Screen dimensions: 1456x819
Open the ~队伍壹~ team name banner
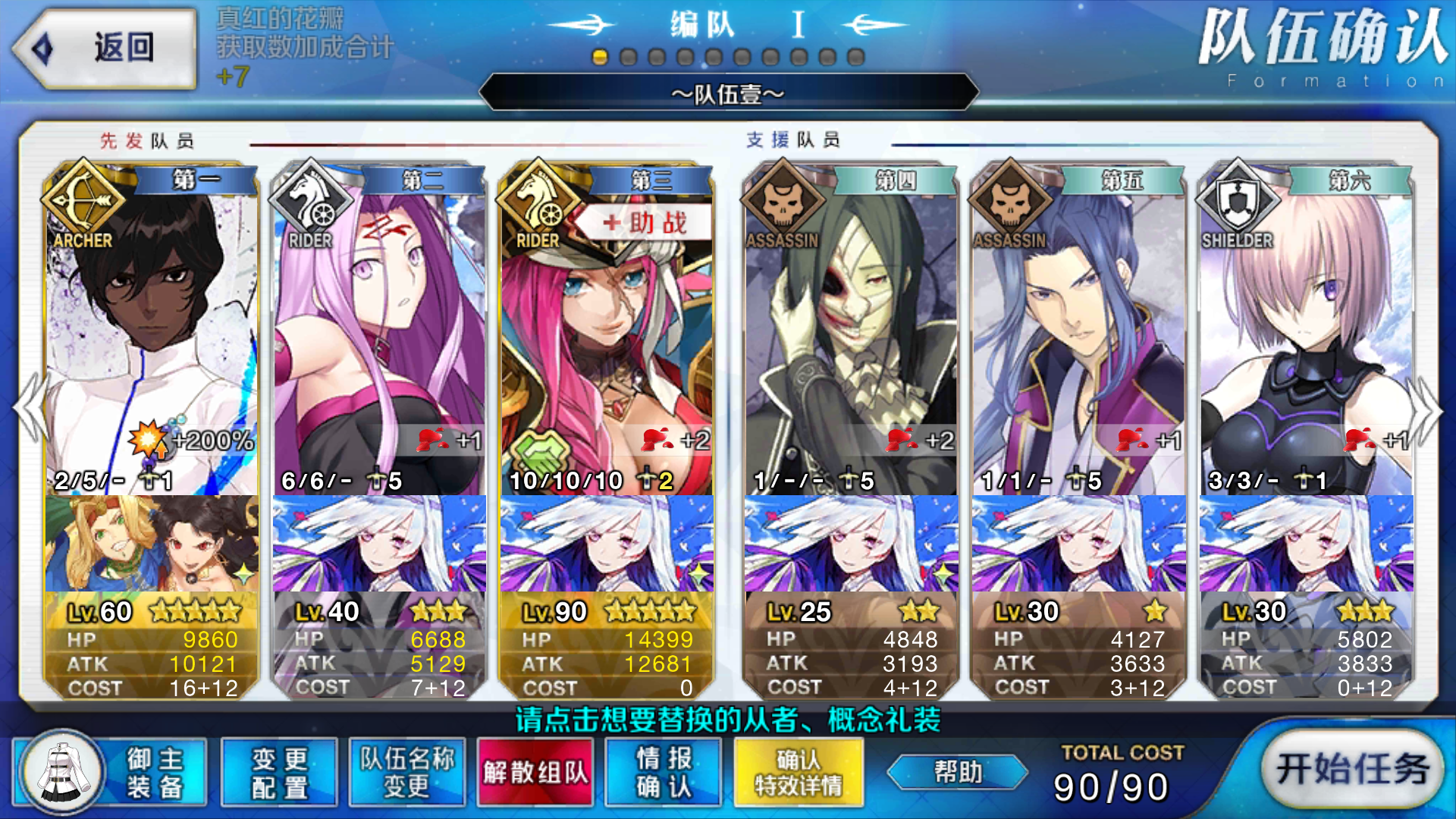[x=728, y=93]
